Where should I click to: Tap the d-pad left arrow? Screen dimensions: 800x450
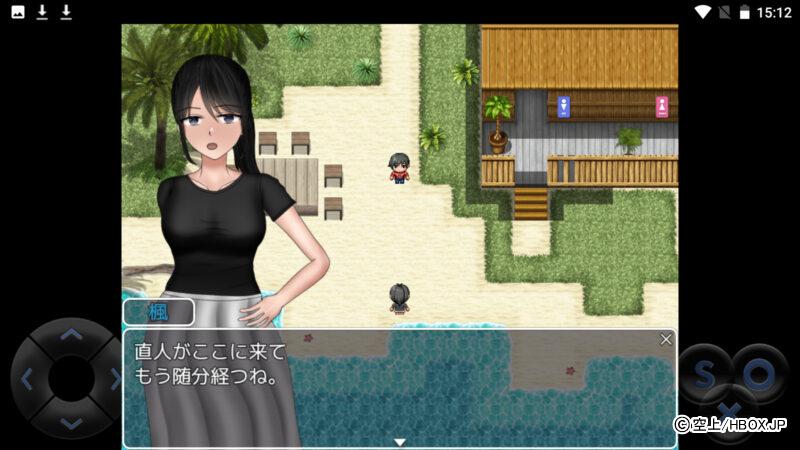pos(27,379)
